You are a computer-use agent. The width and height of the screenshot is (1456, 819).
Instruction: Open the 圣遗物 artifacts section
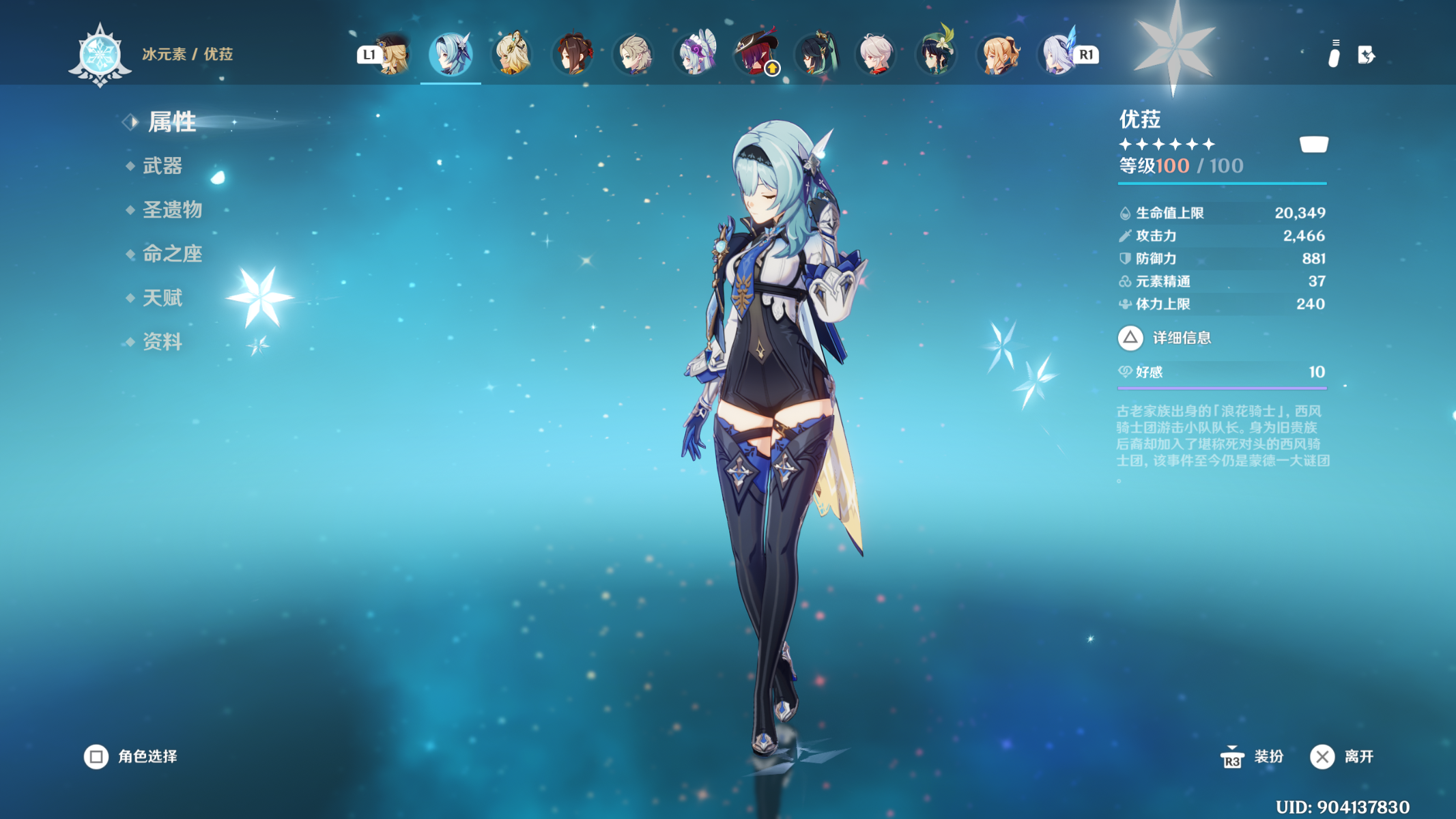coord(172,210)
